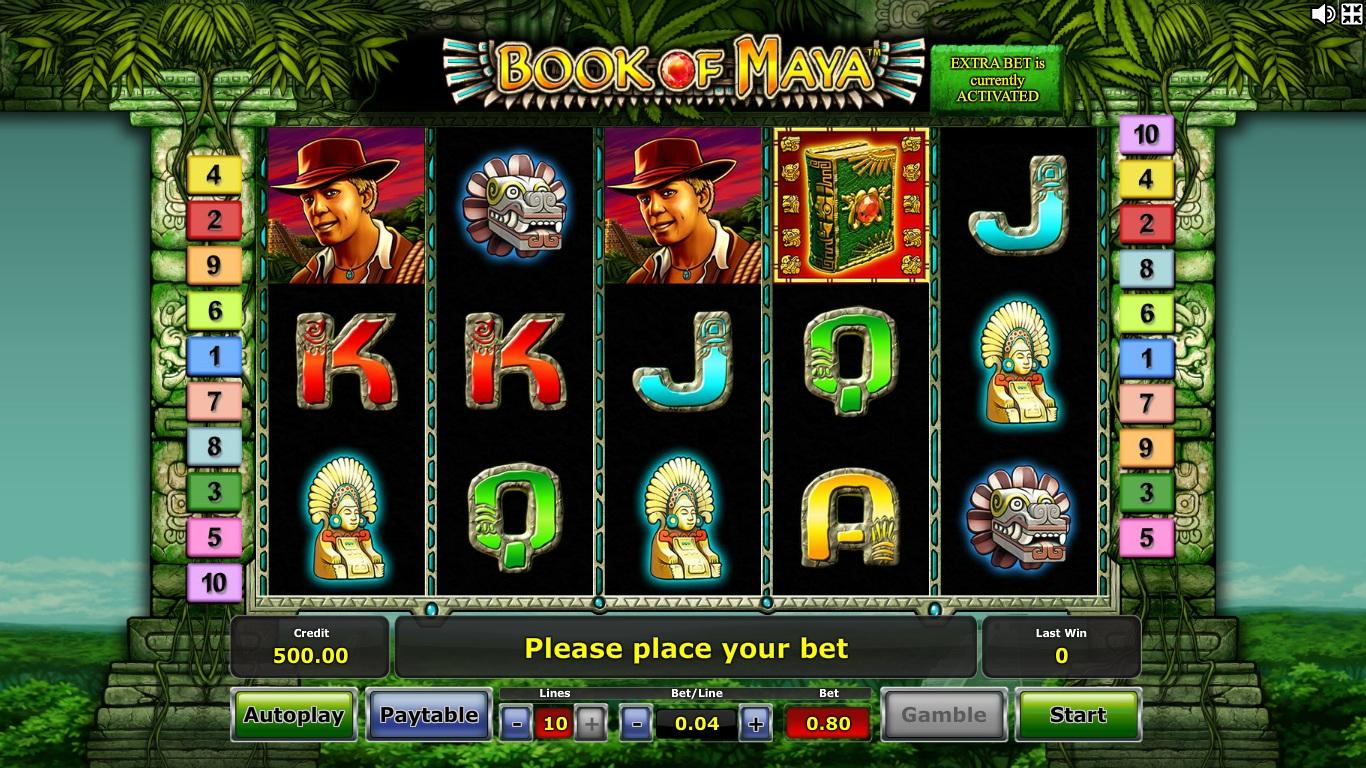Image resolution: width=1366 pixels, height=768 pixels.
Task: Toggle the EXTRA BET activated panel
Action: click(996, 80)
